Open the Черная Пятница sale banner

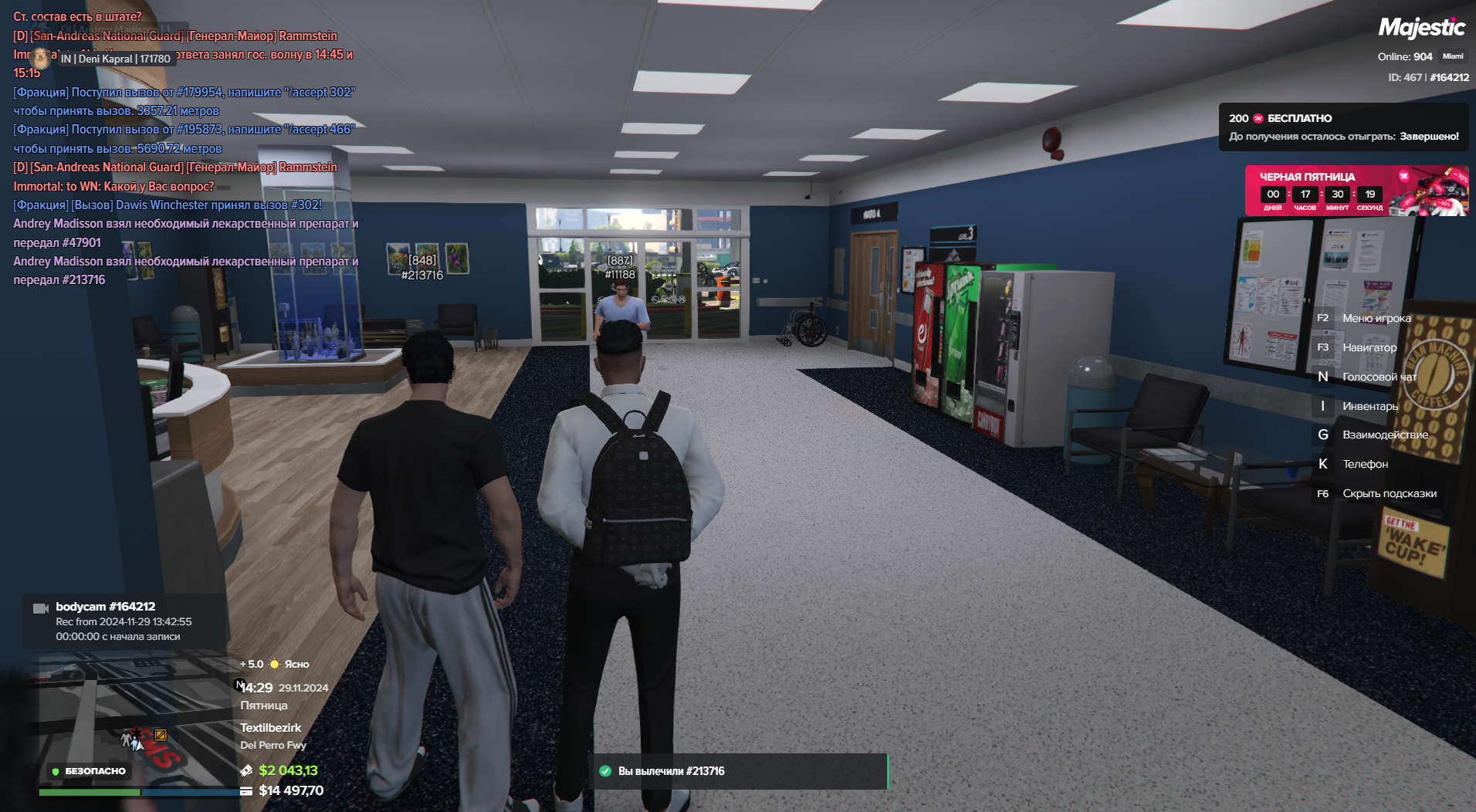(1356, 191)
